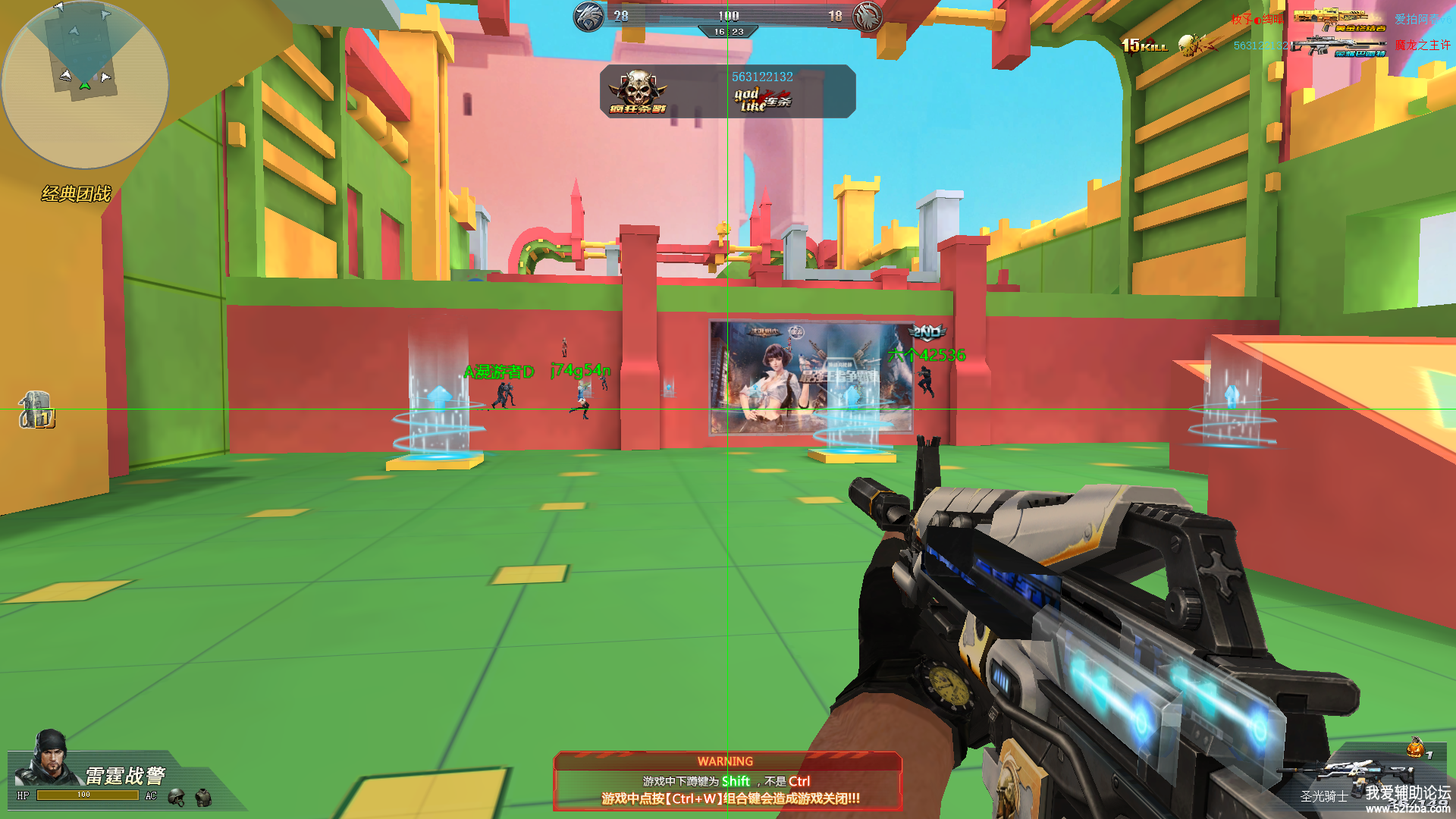Click the 疯狂杀戮 skull kill badge
The width and height of the screenshot is (1456, 819).
coord(638,92)
